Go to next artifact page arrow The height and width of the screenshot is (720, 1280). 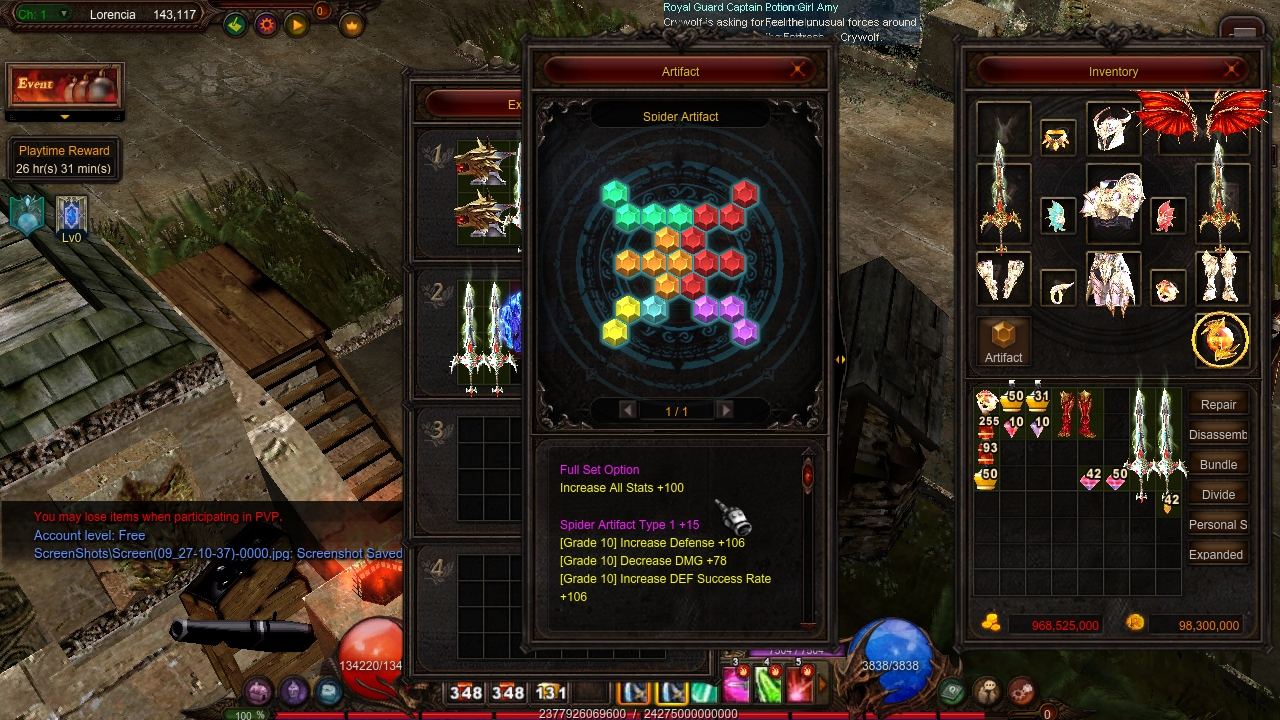coord(726,410)
